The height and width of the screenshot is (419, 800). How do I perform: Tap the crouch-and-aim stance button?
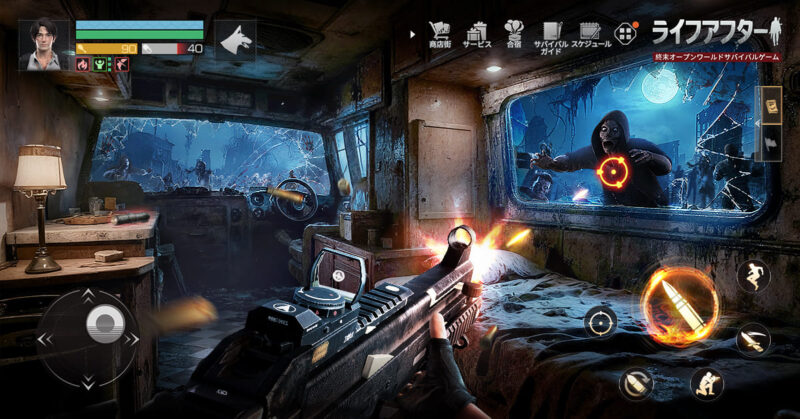(x=705, y=382)
